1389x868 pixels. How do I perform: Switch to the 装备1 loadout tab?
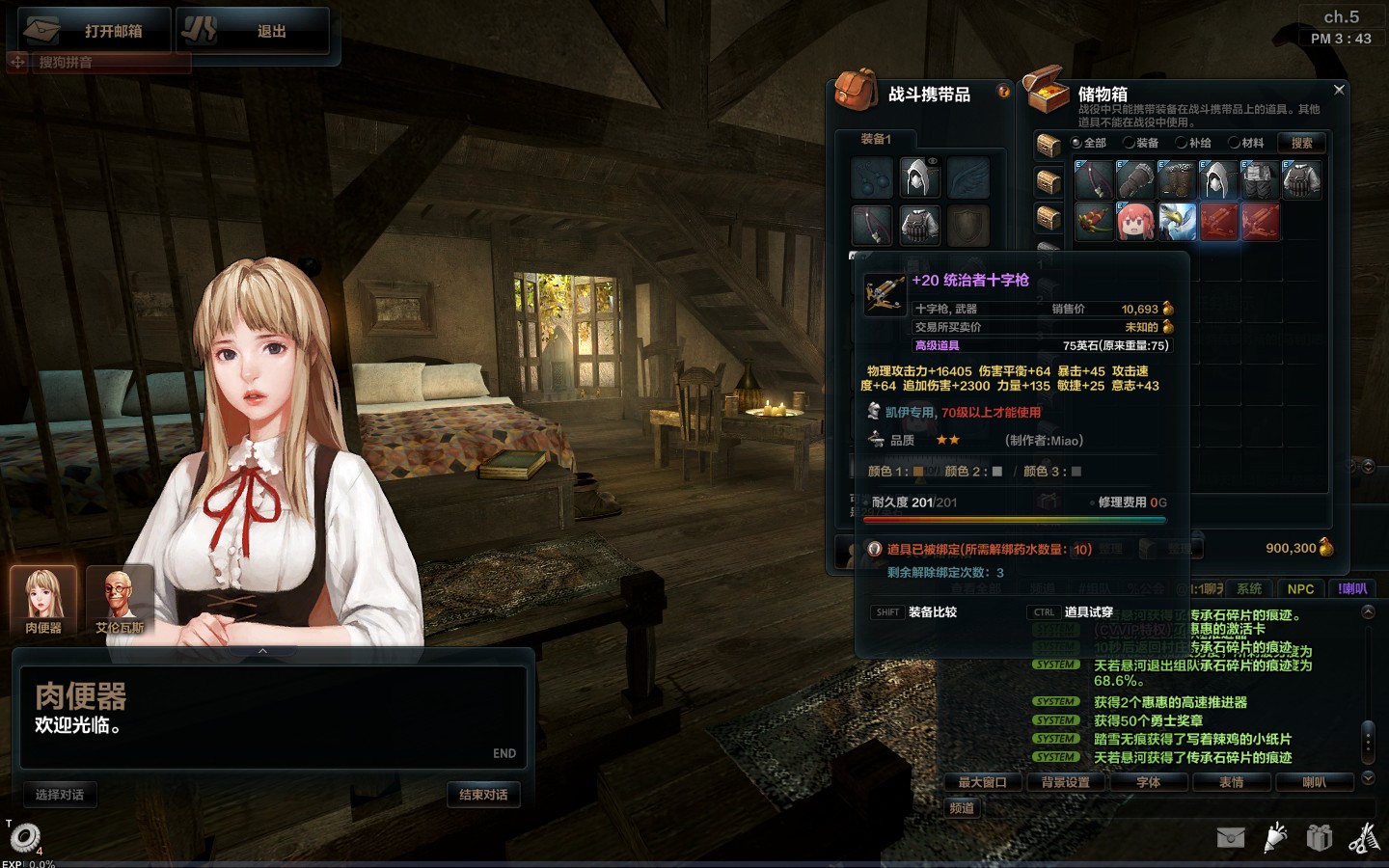tap(876, 139)
